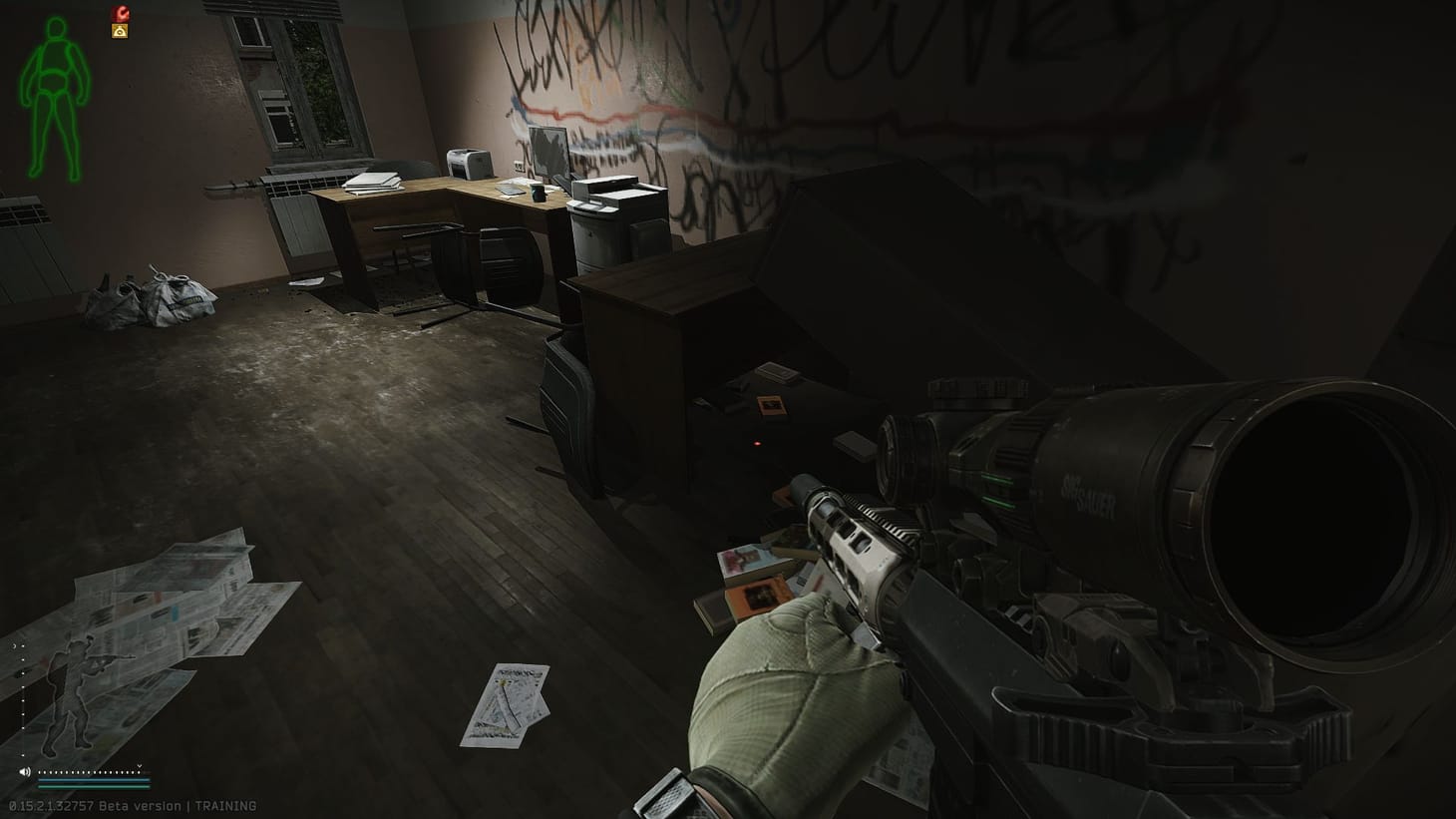
Task: Click the white printer on the desk
Action: click(467, 165)
